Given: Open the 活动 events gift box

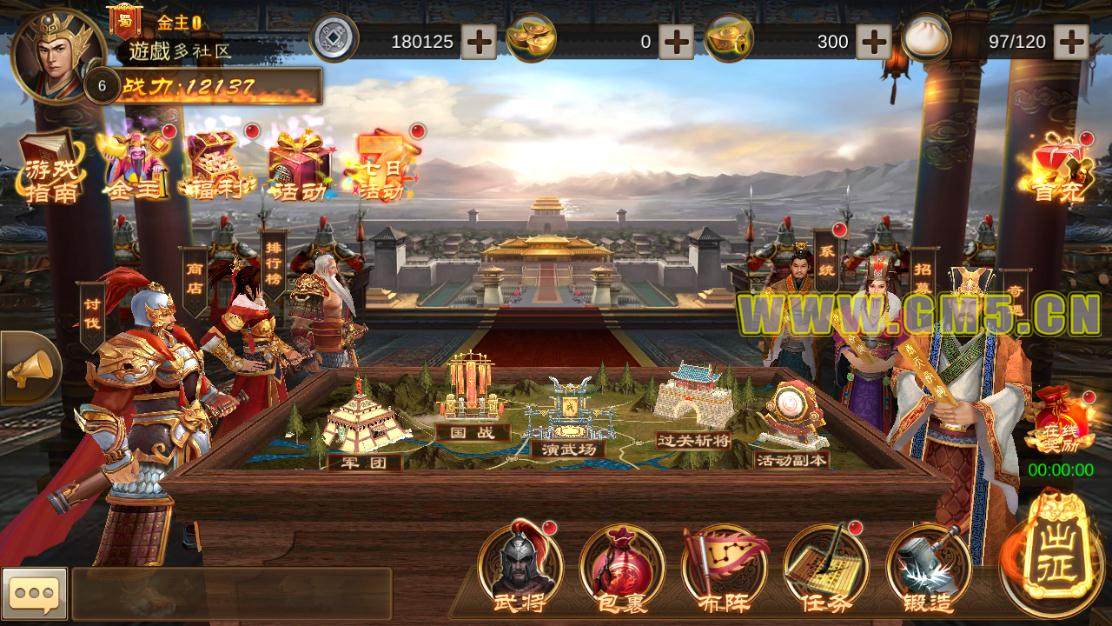Looking at the screenshot, I should pos(300,166).
